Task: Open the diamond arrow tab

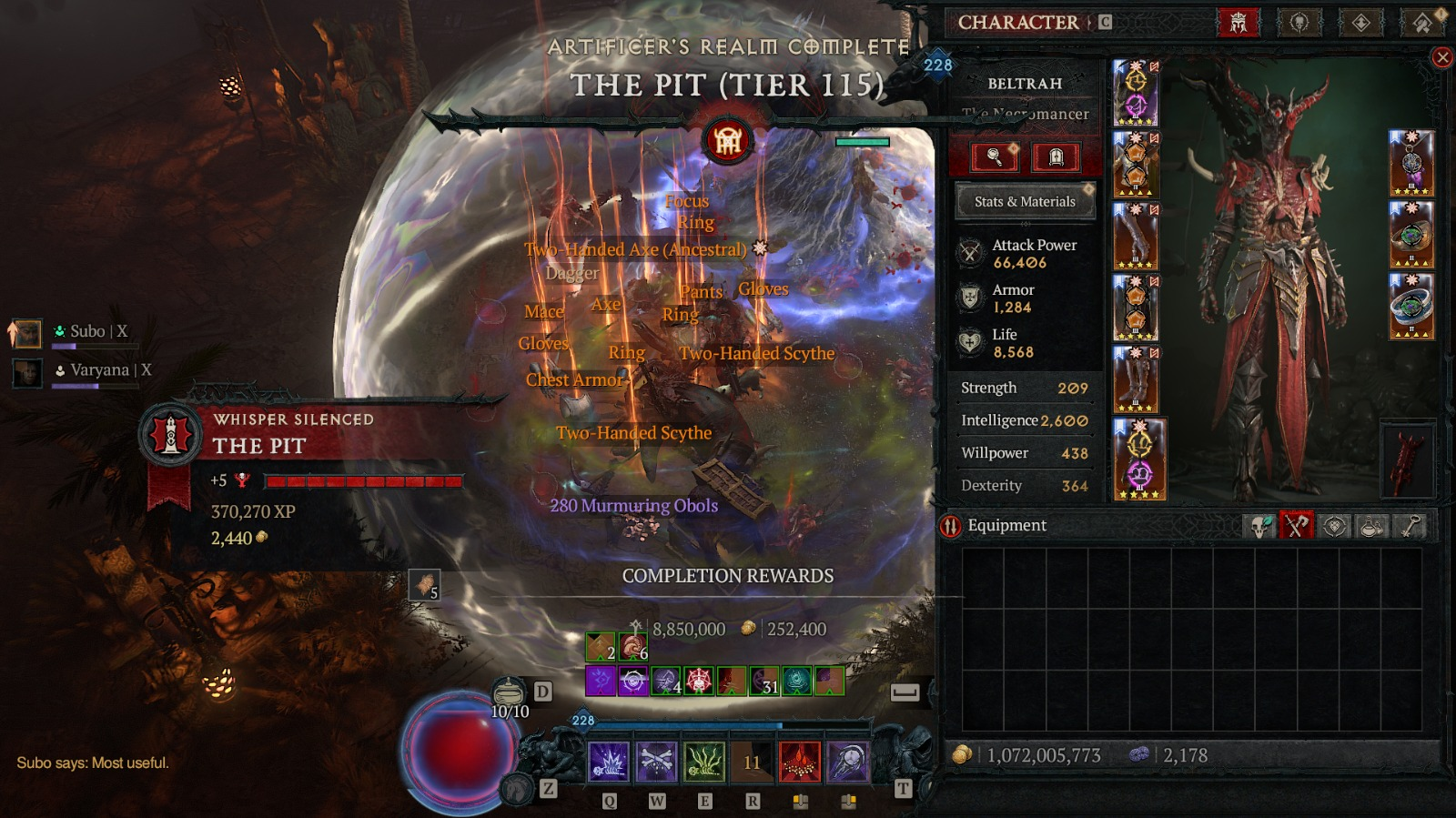Action: point(1360,23)
